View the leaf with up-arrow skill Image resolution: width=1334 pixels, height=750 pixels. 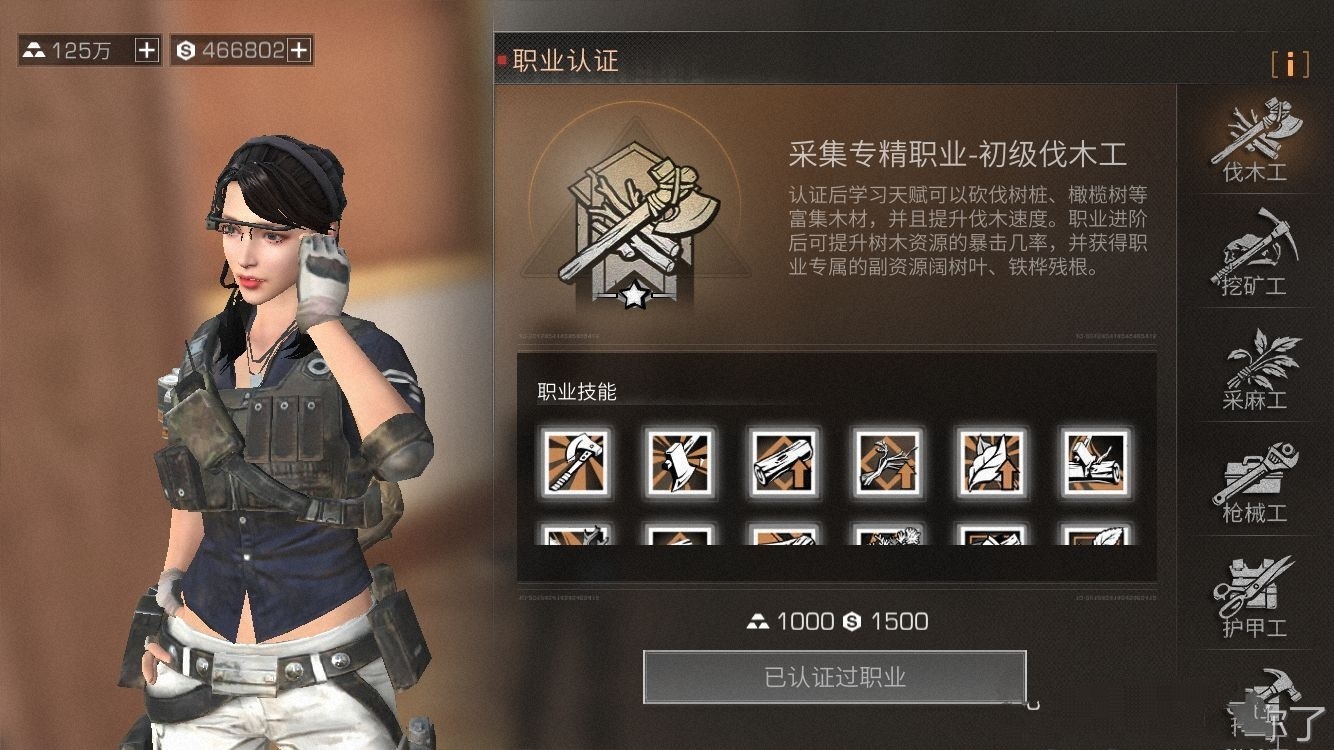[991, 461]
